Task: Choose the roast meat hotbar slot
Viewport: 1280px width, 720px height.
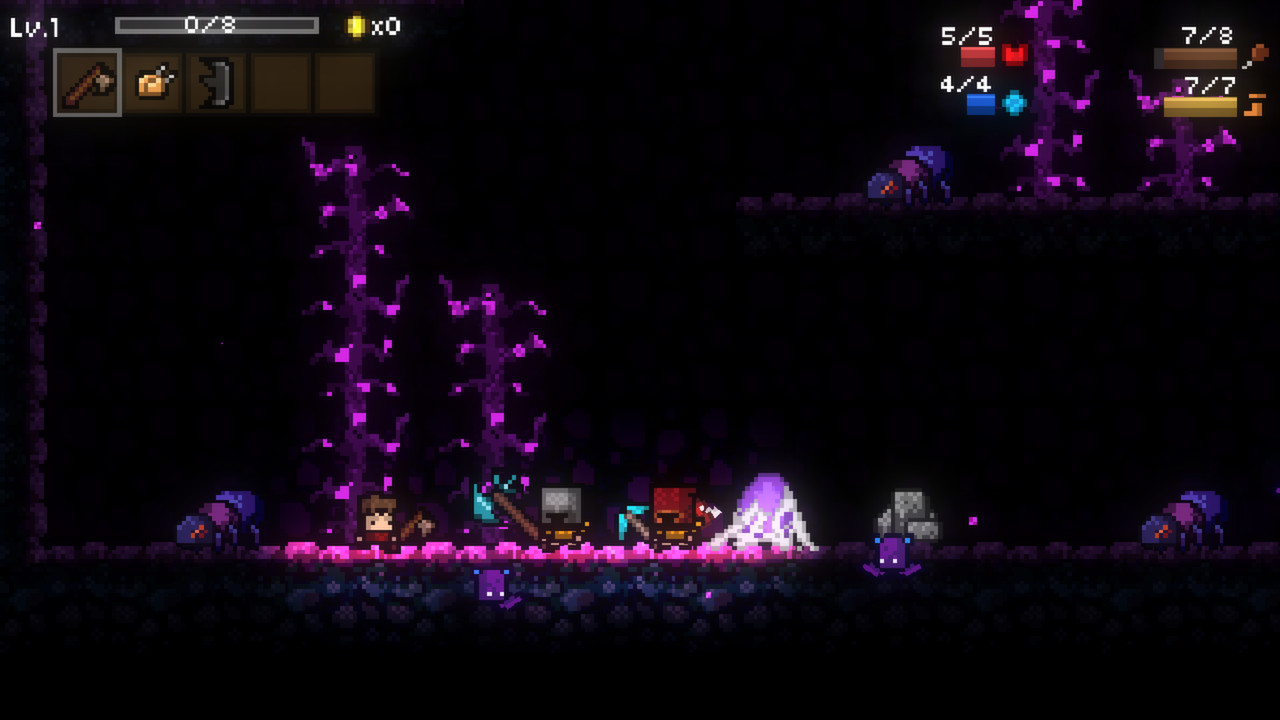Action: tap(153, 83)
